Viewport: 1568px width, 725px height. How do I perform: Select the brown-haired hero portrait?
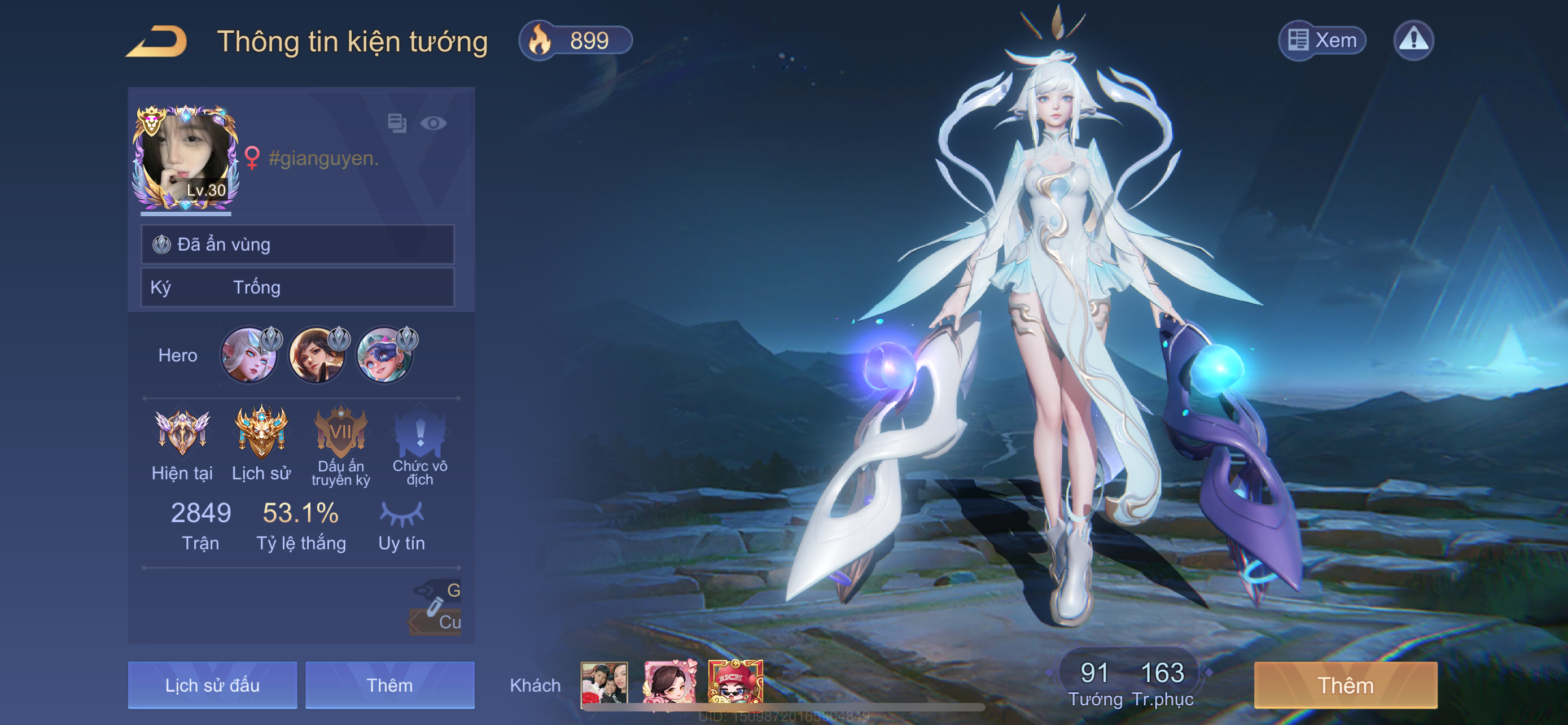(317, 355)
